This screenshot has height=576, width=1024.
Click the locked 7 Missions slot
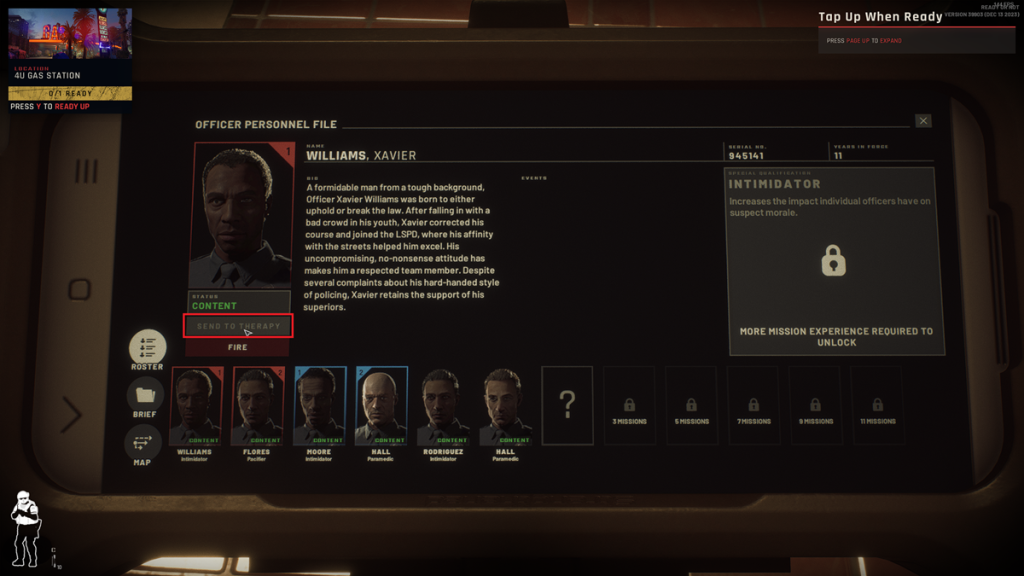tap(753, 405)
